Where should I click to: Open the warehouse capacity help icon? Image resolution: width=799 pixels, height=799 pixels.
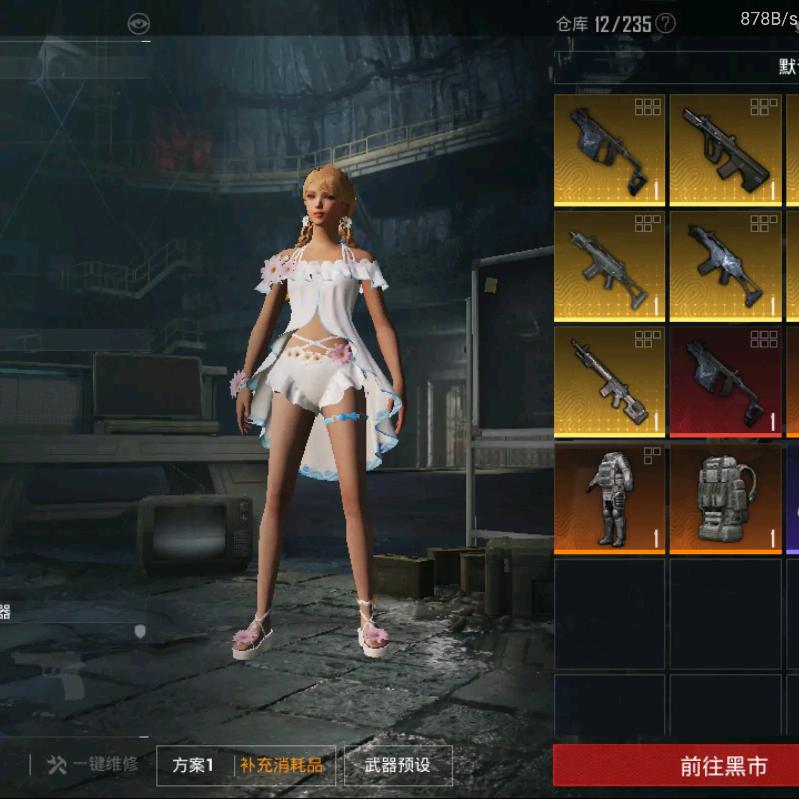coord(665,23)
